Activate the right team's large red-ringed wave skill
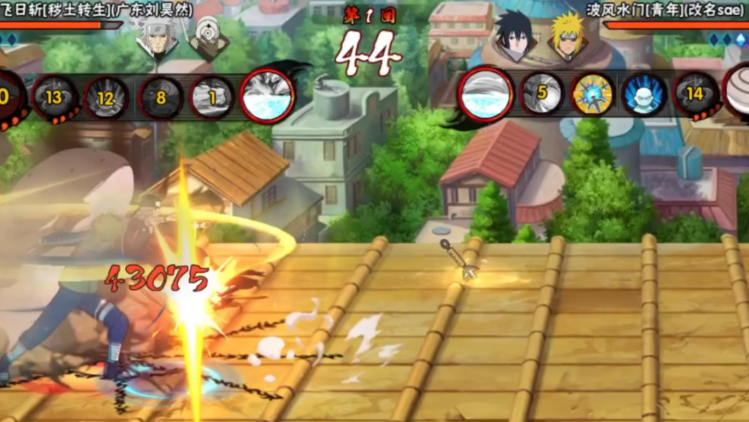Viewport: 749px width, 422px height. [486, 94]
